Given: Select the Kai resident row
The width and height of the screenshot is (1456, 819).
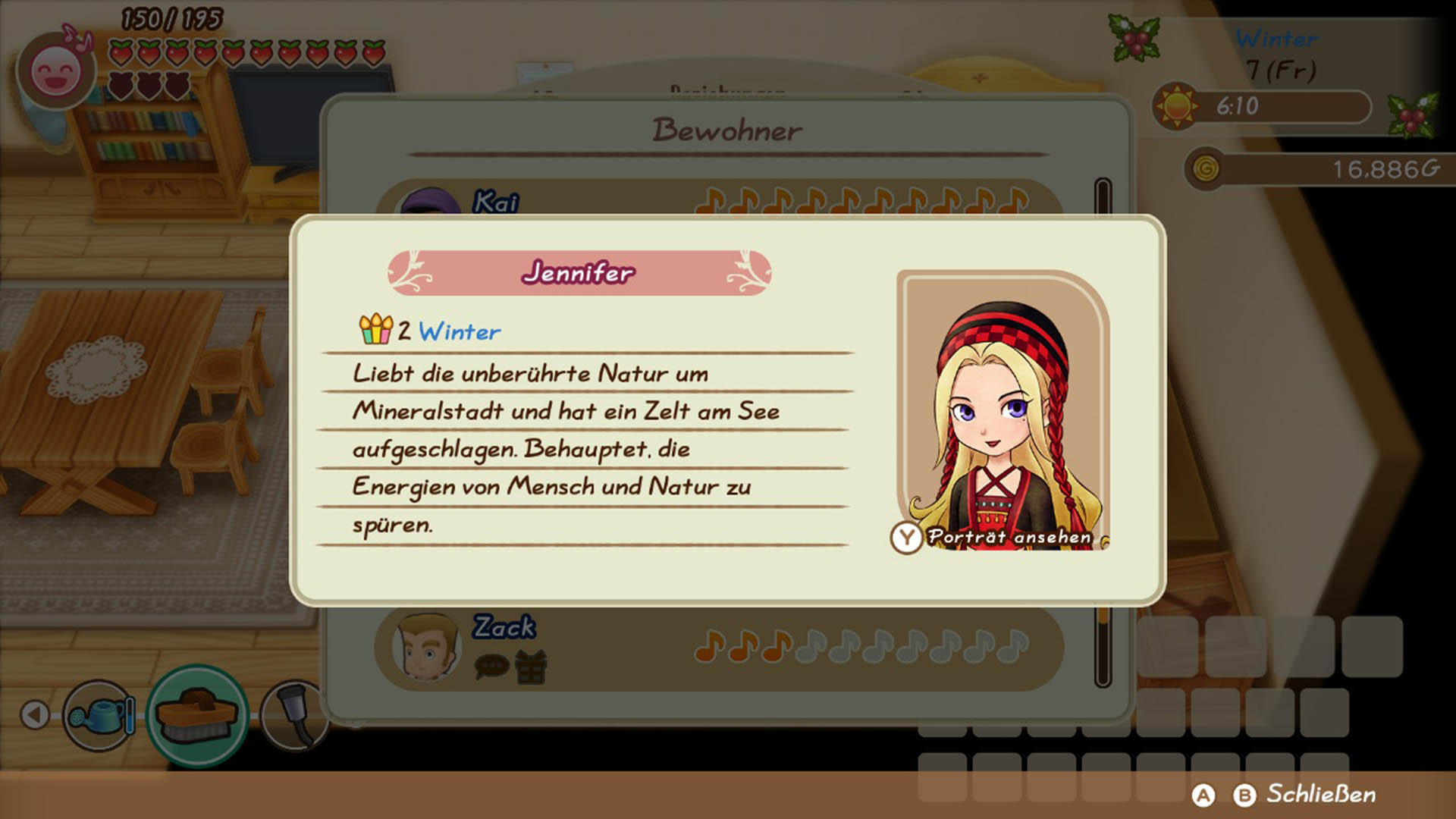Looking at the screenshot, I should pyautogui.click(x=717, y=200).
